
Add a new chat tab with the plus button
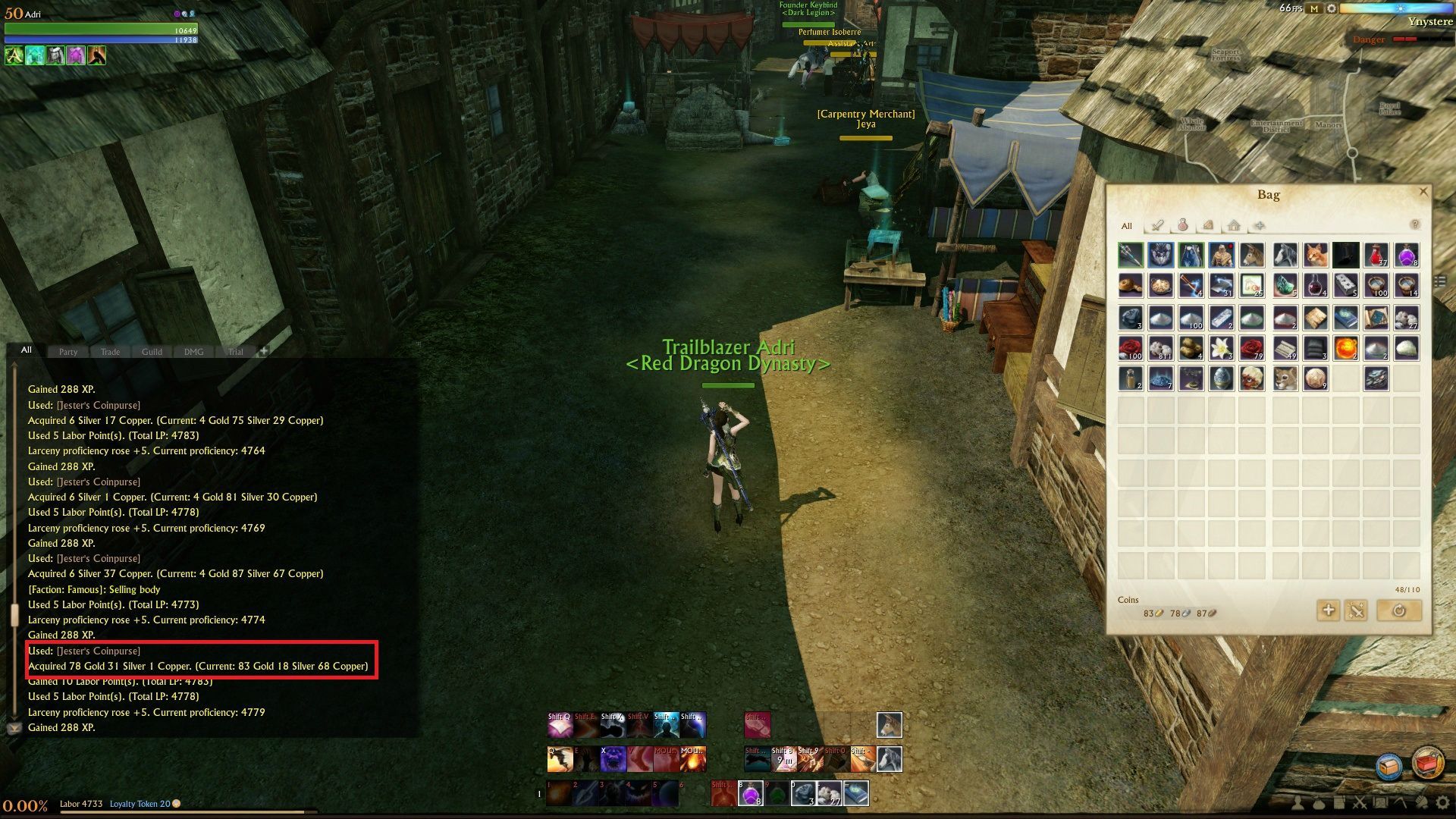263,350
